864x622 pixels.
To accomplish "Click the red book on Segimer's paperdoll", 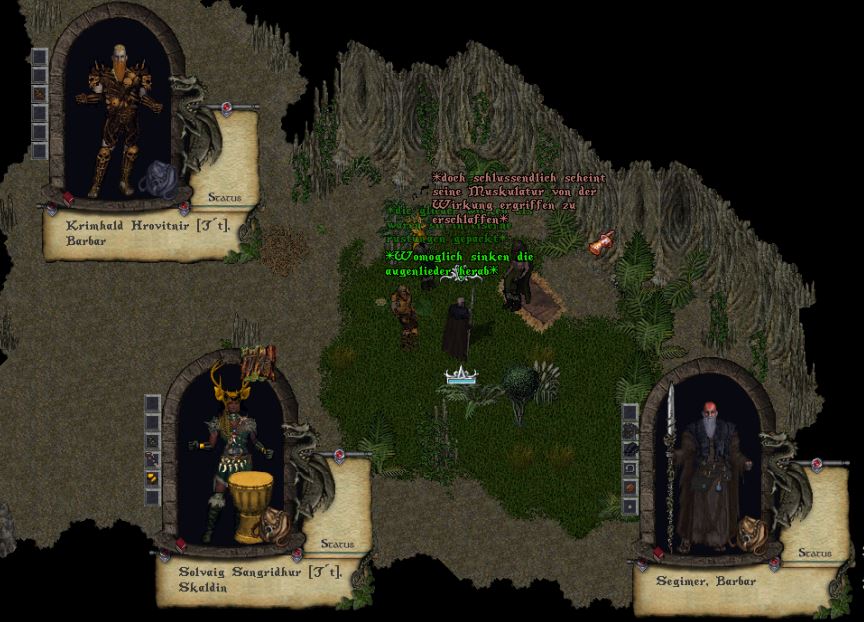I will (x=660, y=551).
